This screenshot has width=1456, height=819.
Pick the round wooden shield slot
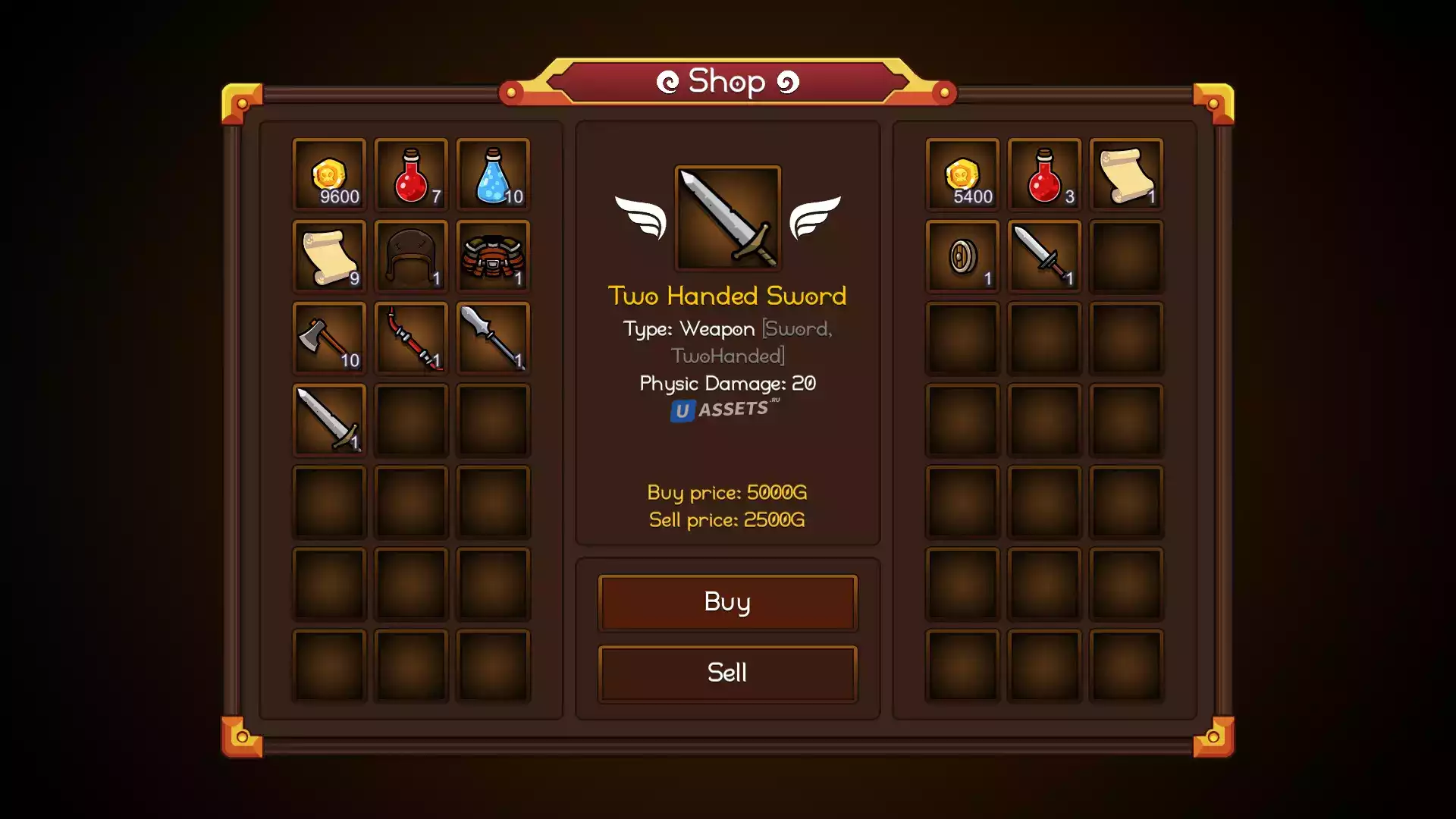(x=962, y=256)
